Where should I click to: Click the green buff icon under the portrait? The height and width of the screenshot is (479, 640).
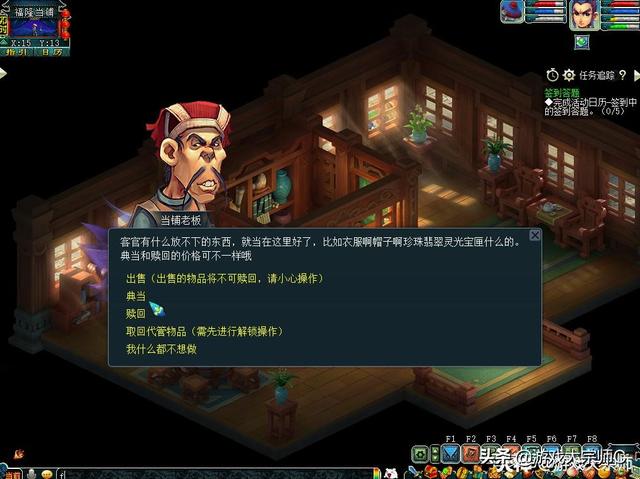coord(582,42)
